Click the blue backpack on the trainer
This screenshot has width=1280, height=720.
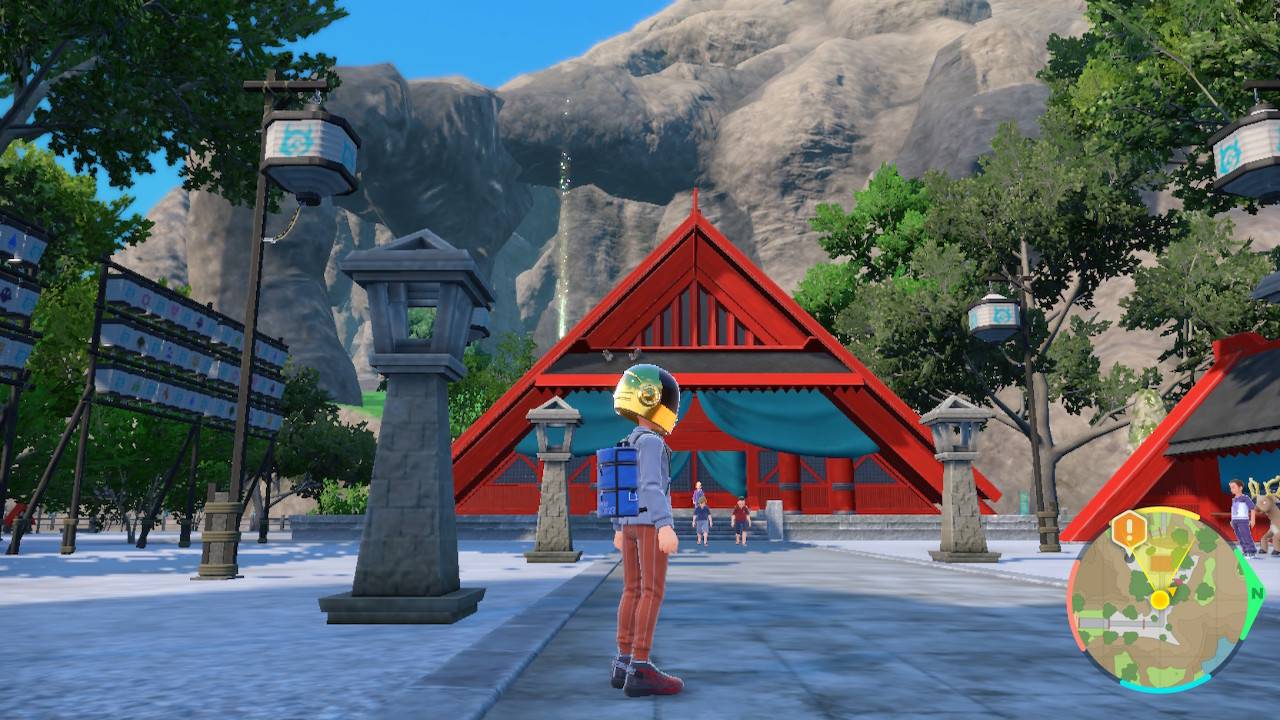coord(616,480)
